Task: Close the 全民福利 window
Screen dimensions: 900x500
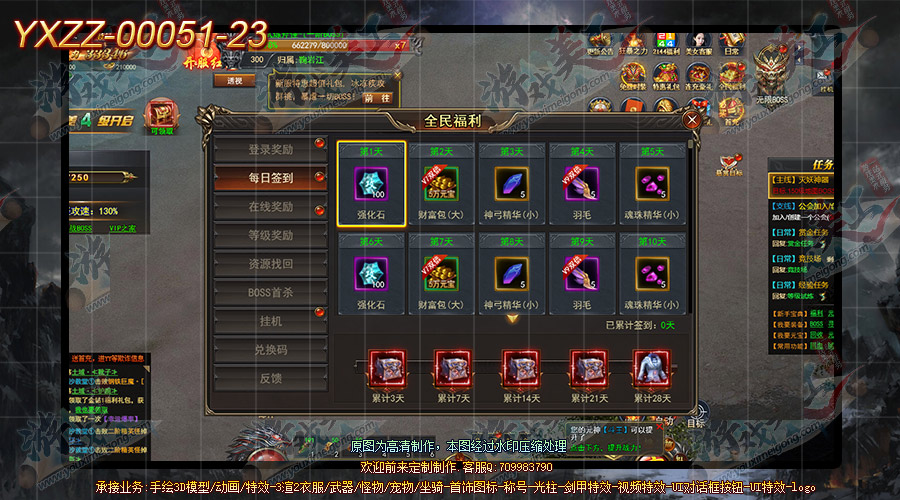Action: (x=691, y=120)
